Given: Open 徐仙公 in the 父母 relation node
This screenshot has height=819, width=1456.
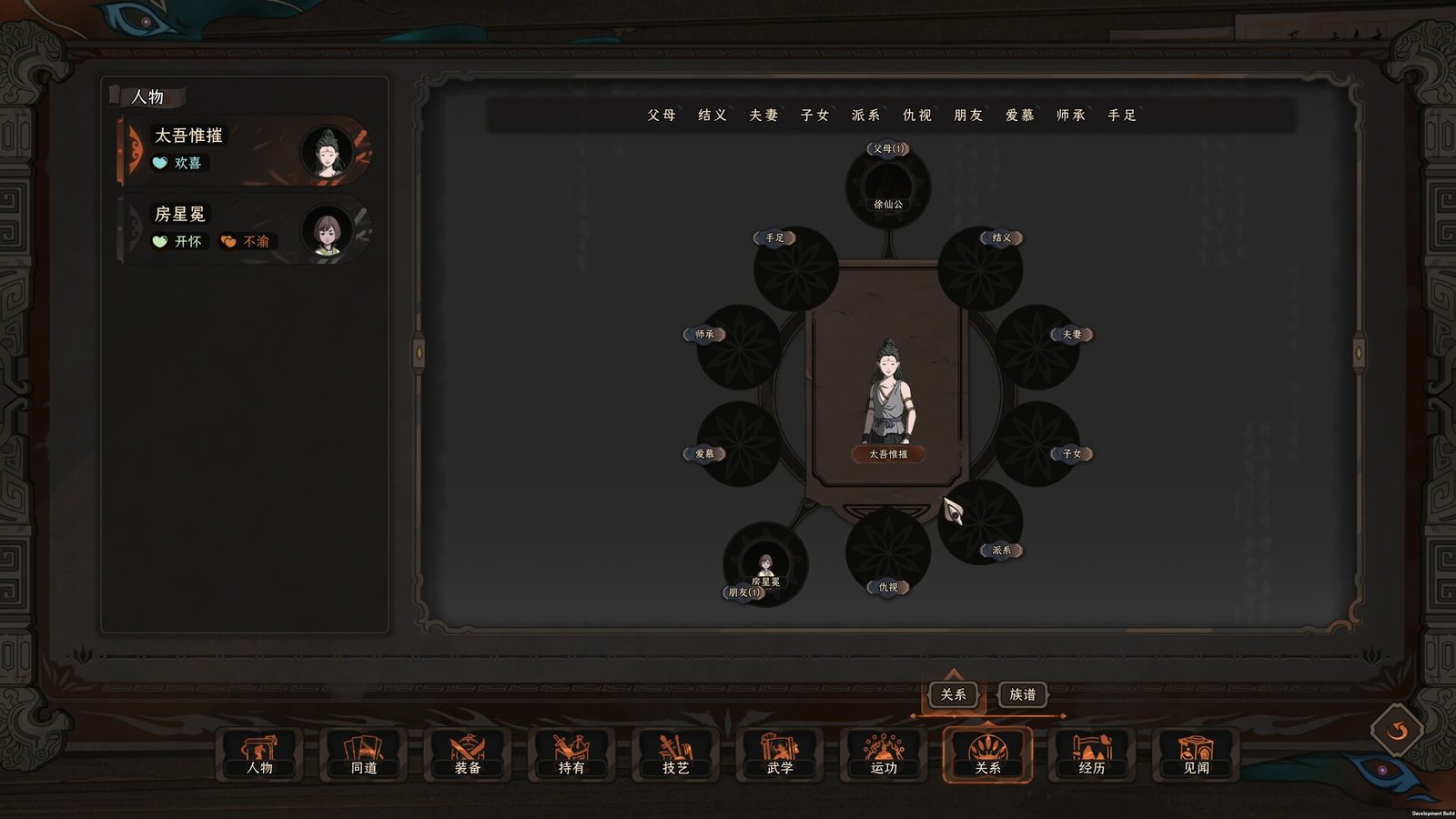Looking at the screenshot, I should point(887,191).
